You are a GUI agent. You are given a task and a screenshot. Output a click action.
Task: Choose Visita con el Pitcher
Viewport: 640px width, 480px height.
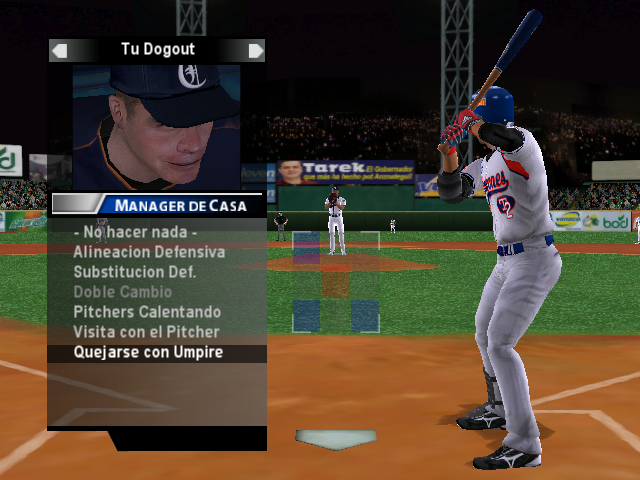(146, 332)
